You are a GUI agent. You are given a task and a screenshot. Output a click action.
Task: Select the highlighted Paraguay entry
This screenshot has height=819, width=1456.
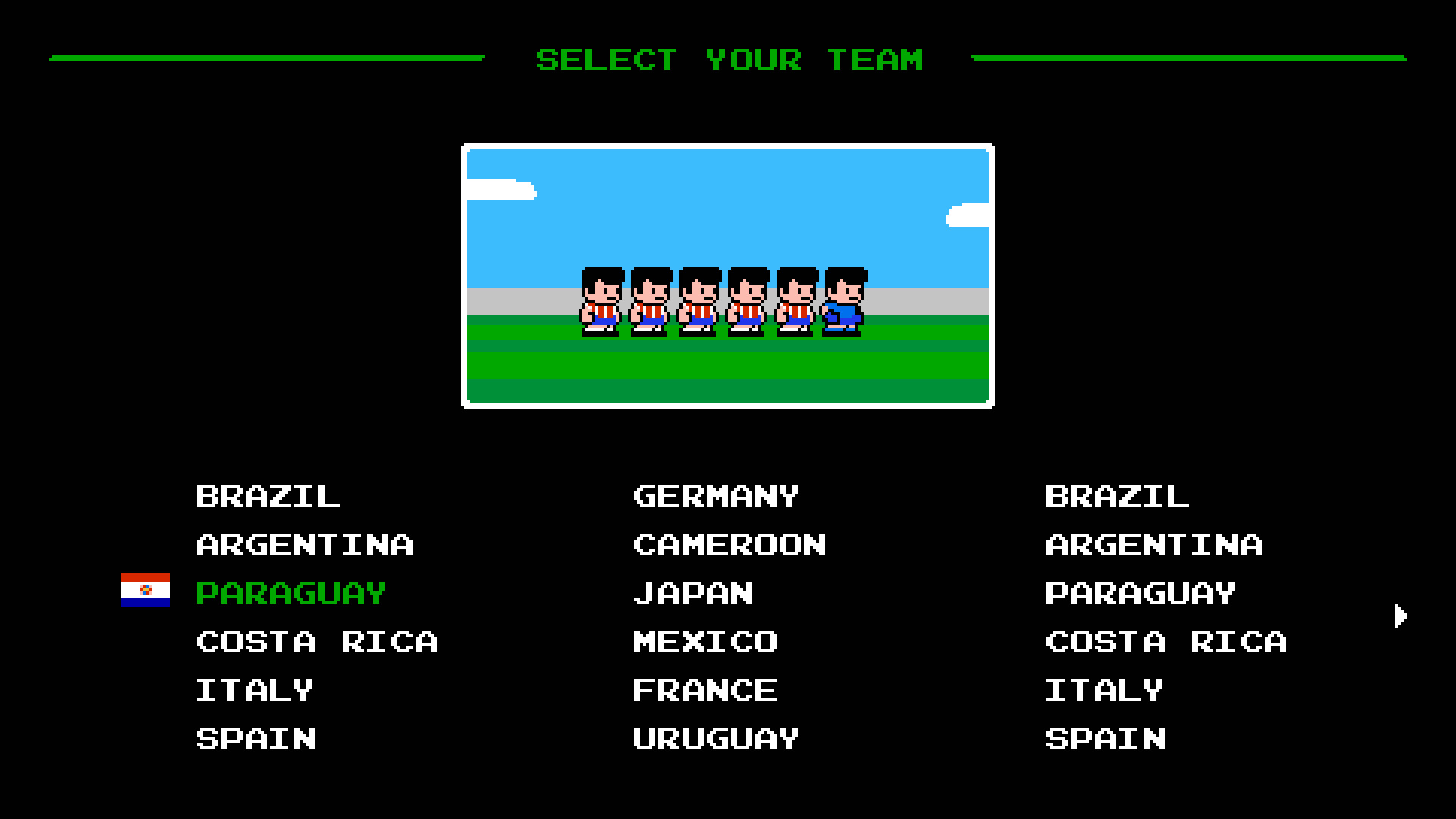click(x=290, y=594)
